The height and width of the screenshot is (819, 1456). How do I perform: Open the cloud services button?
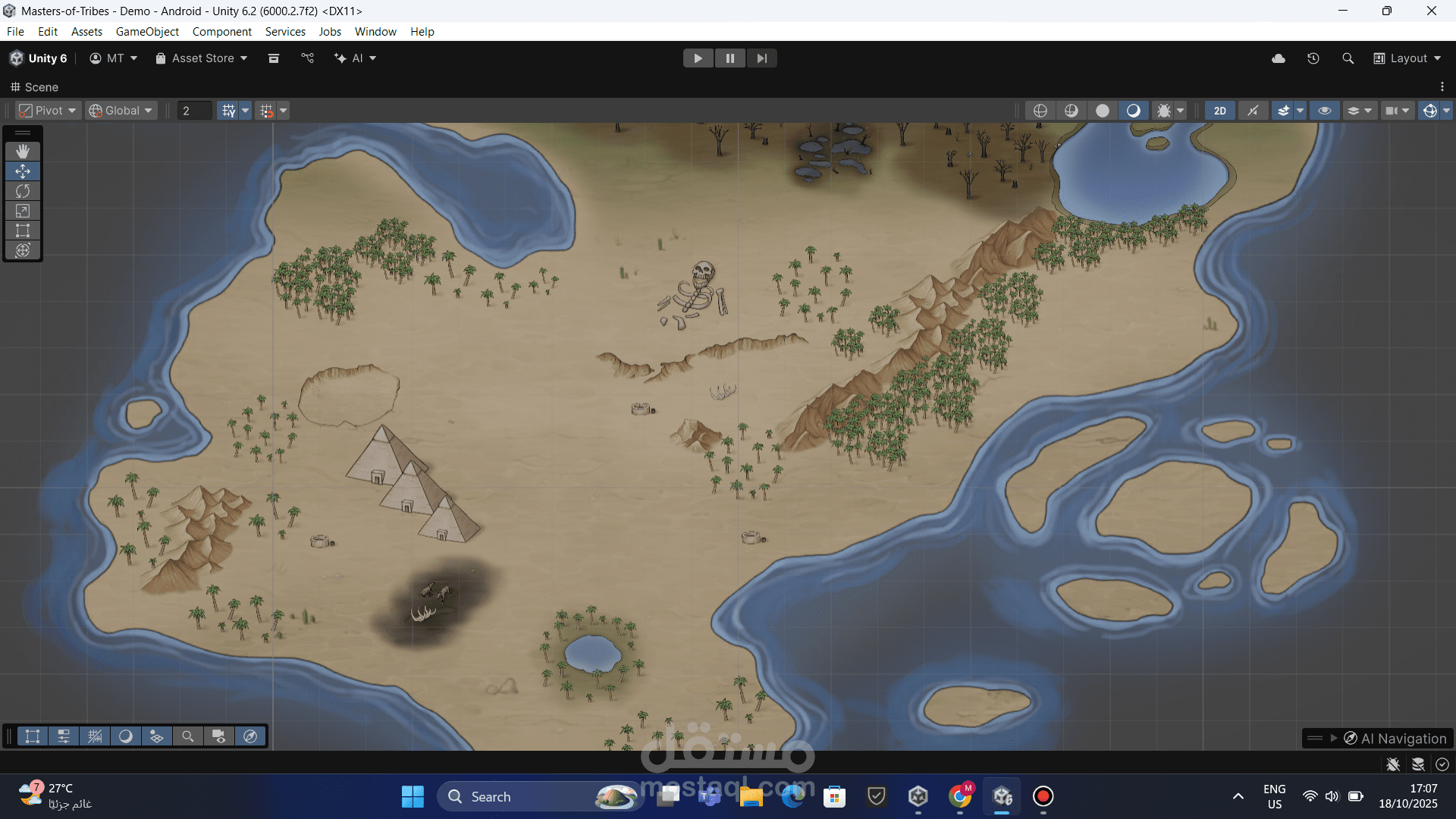point(1279,58)
